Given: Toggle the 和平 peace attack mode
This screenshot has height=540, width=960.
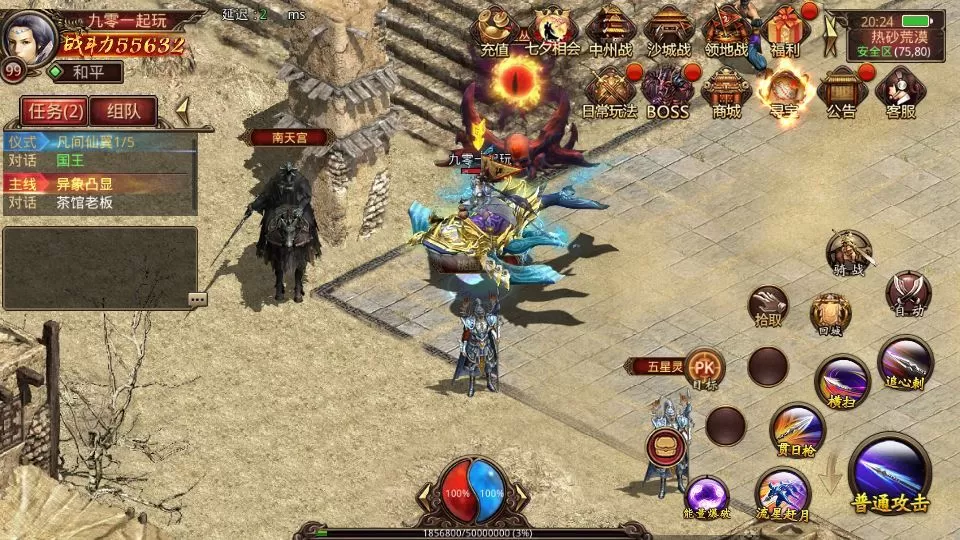Looking at the screenshot, I should point(86,72).
